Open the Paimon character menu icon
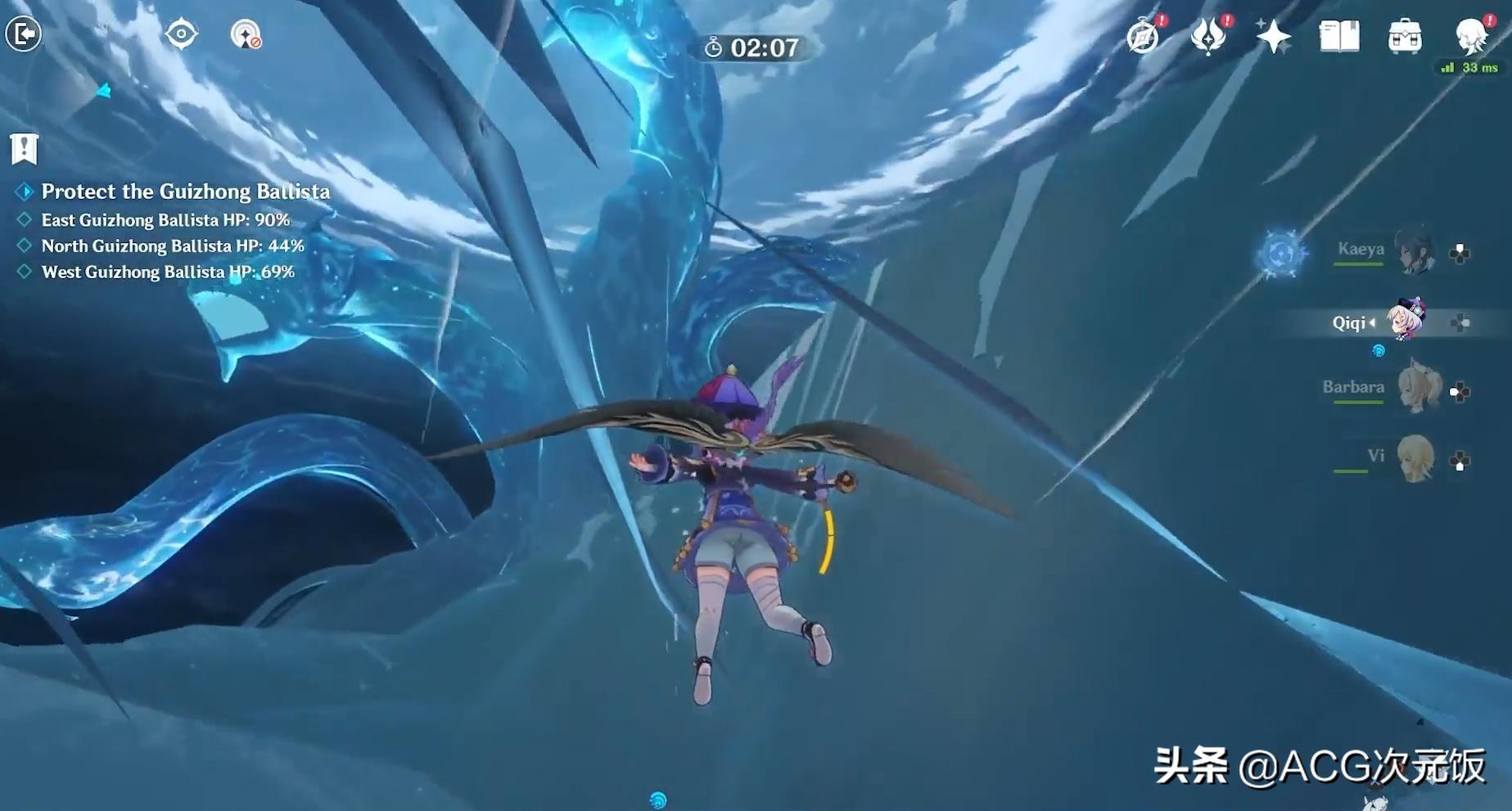Viewport: 1512px width, 811px height. 1471,36
